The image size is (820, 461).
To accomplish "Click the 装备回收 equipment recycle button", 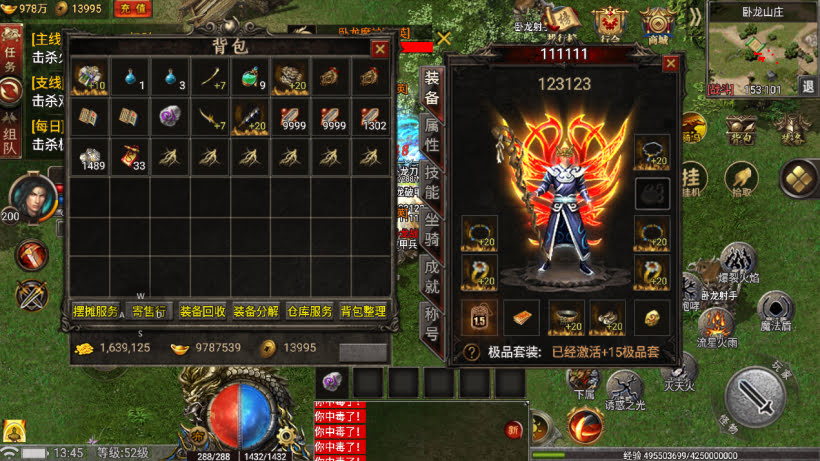I will (203, 311).
